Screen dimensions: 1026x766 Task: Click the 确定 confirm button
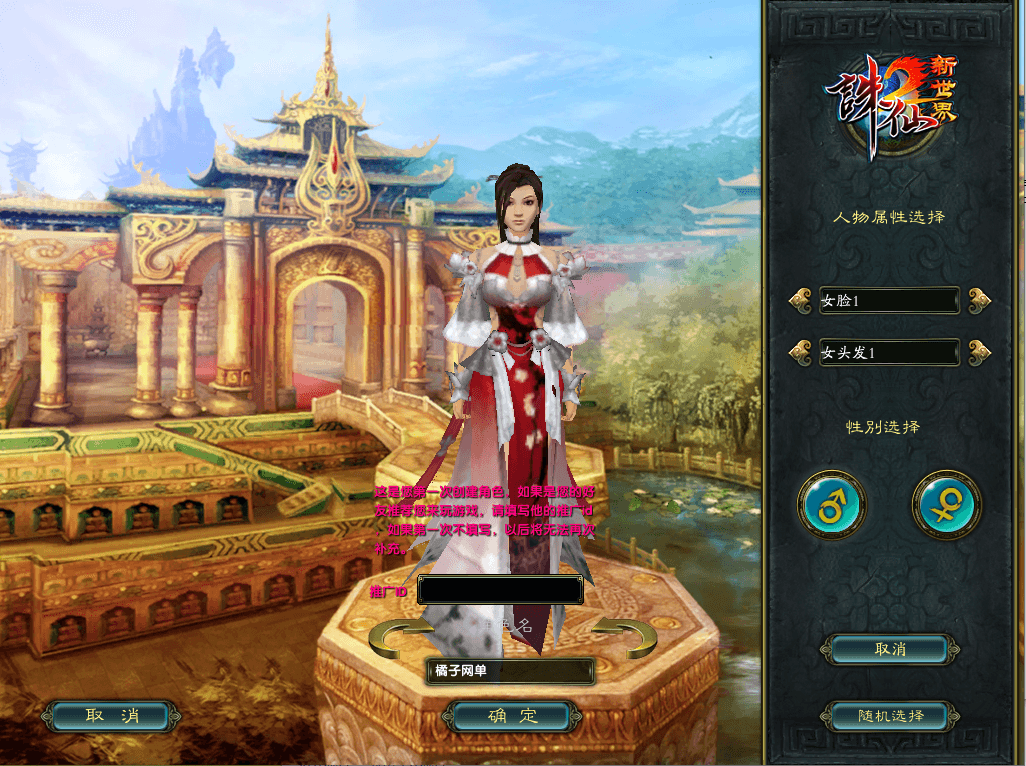pos(512,716)
